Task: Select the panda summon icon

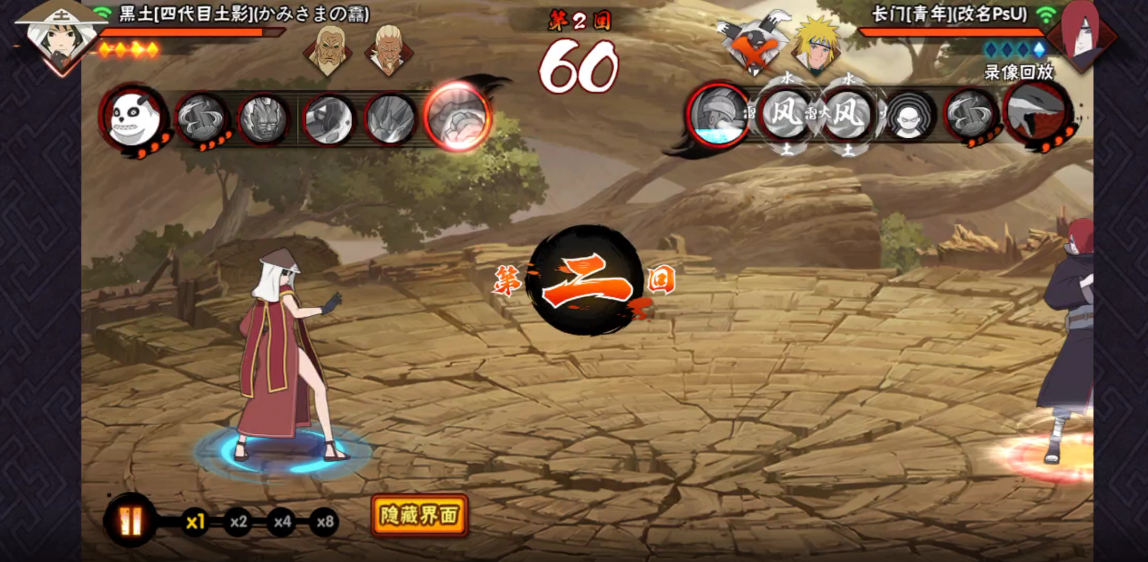Action: (x=133, y=119)
